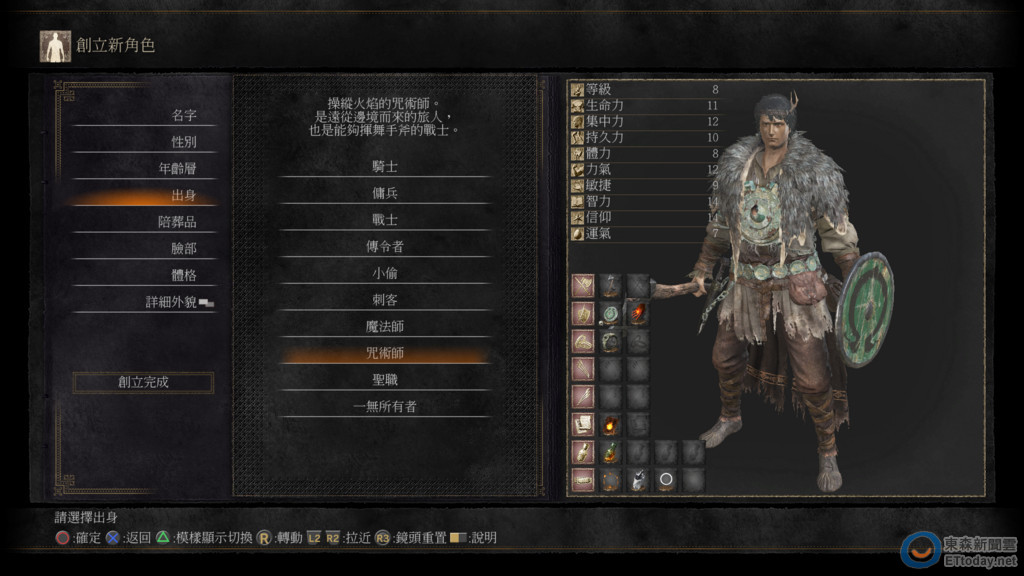Select the 刺客 assassin class
This screenshot has height=576, width=1024.
coord(385,300)
